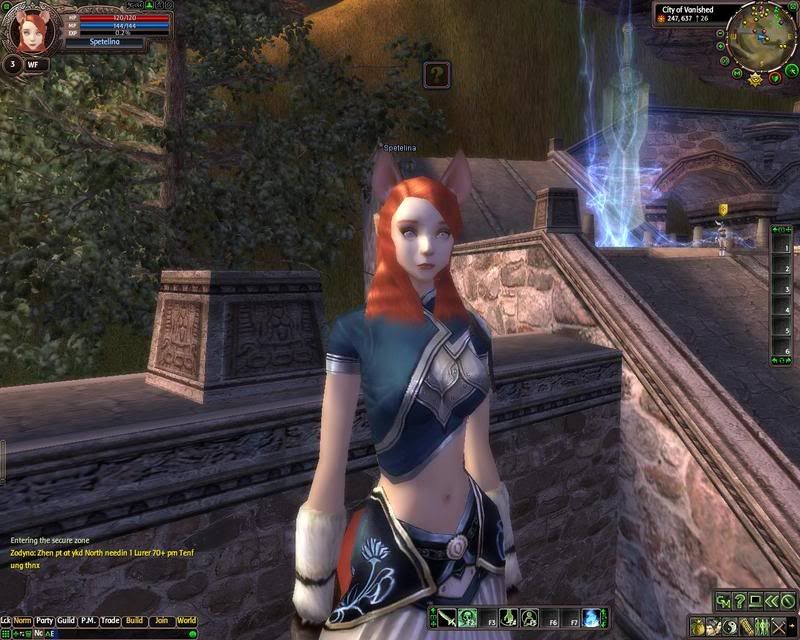Click the Build chat tab

click(x=135, y=621)
